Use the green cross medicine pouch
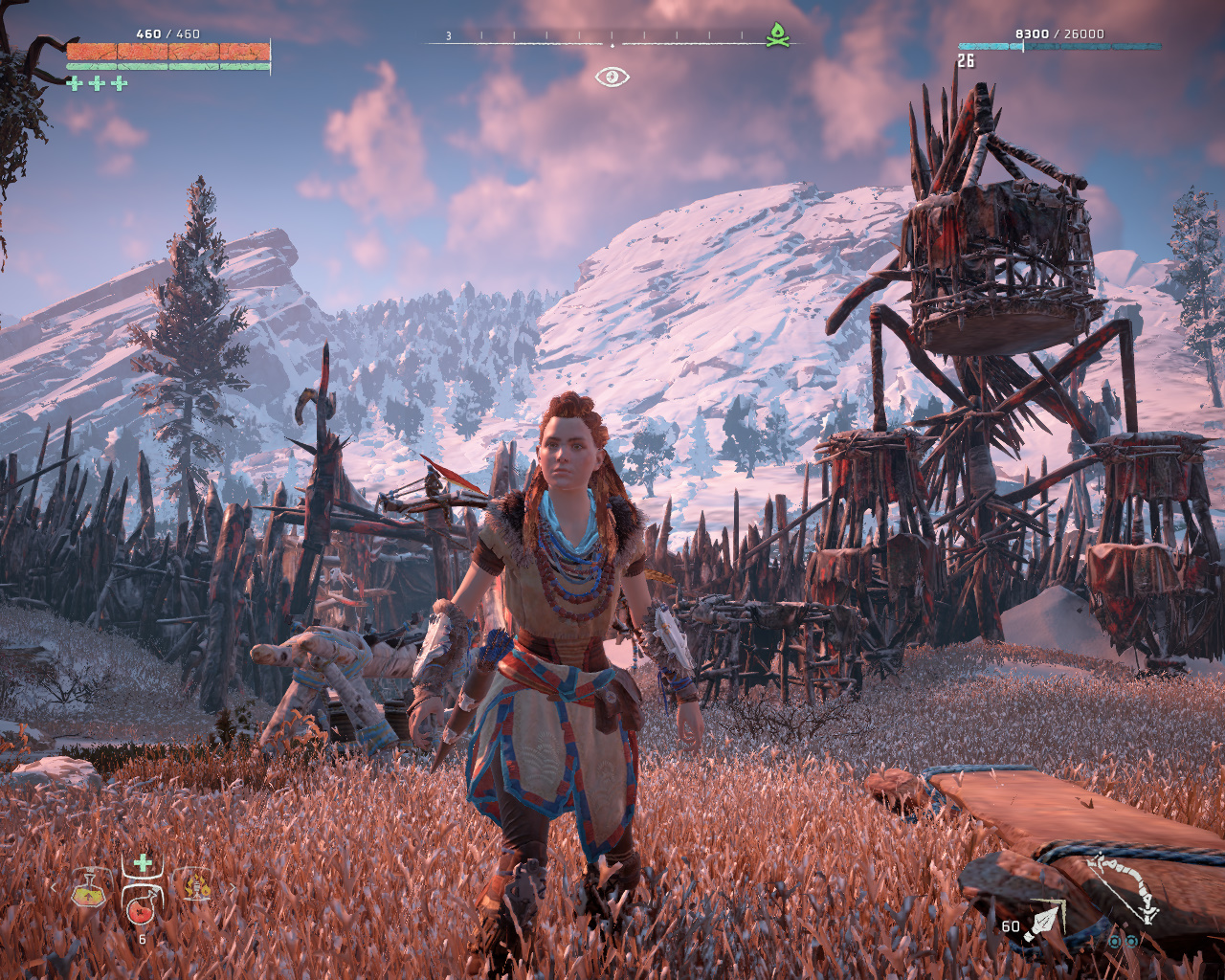This screenshot has height=980, width=1225. click(x=143, y=864)
